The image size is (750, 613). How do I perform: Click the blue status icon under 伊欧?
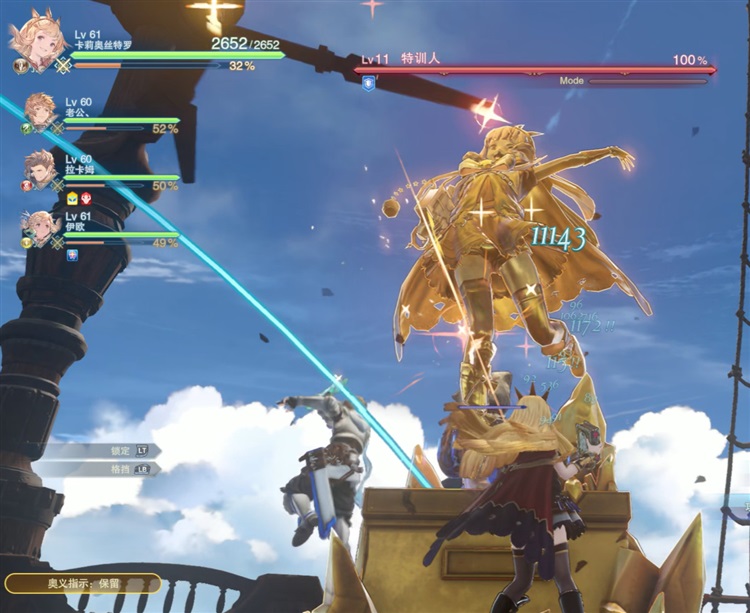tap(73, 256)
